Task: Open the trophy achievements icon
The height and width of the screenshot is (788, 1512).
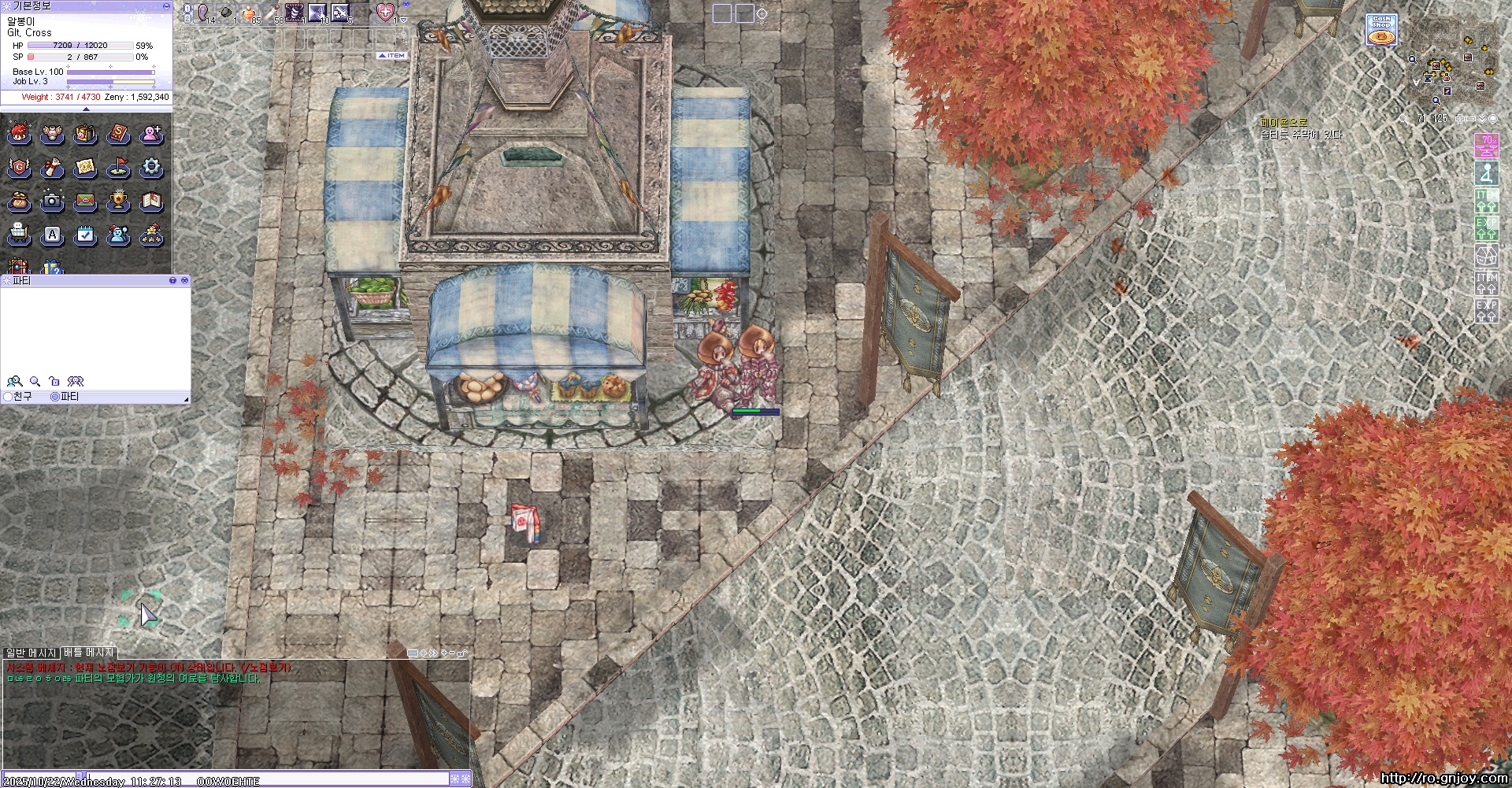Action: coord(118,202)
